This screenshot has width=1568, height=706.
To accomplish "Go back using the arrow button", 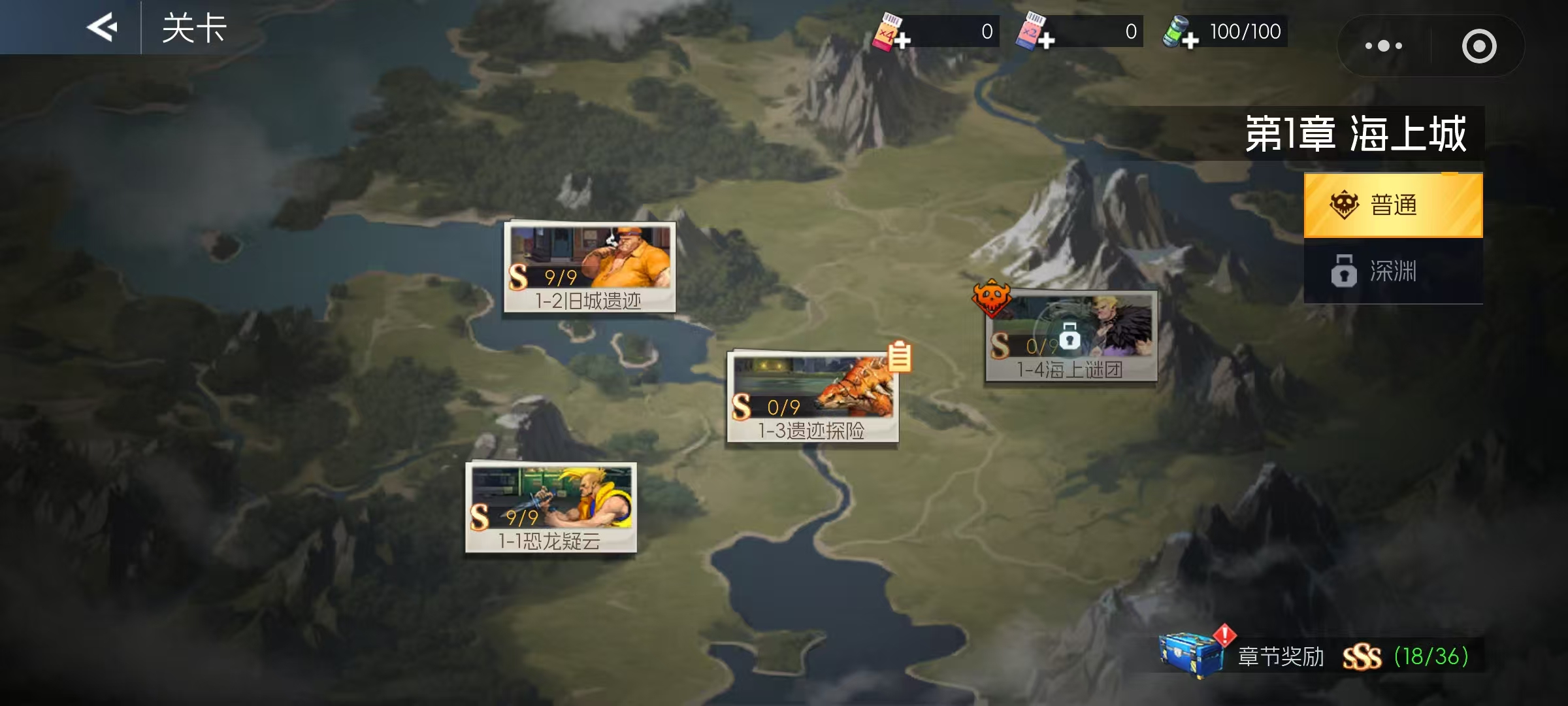I will coord(103,27).
